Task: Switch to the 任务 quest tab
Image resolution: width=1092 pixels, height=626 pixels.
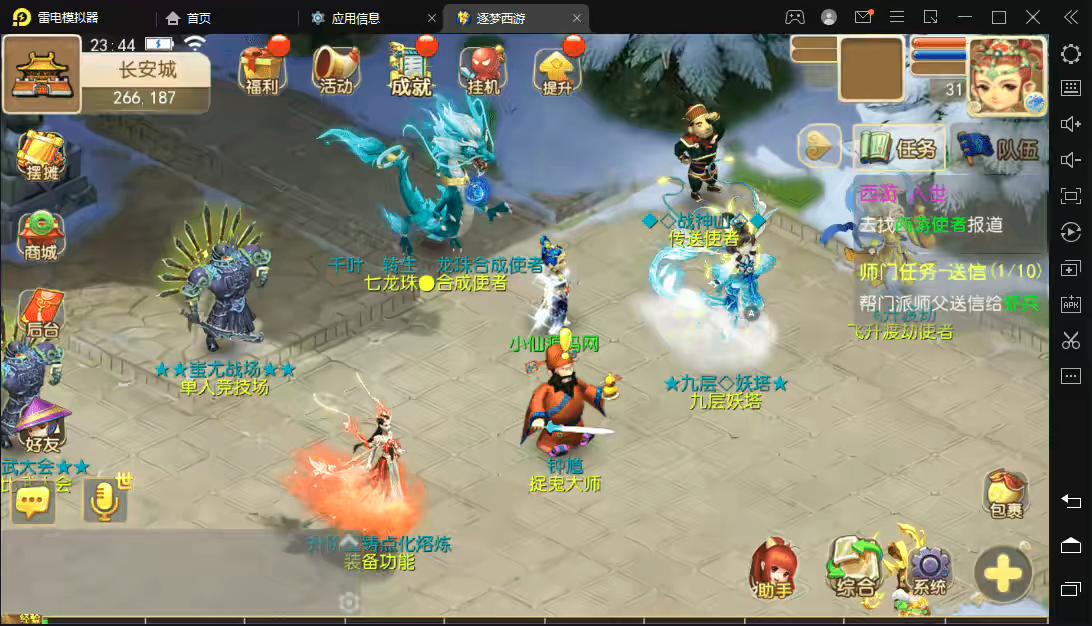Action: pos(899,149)
